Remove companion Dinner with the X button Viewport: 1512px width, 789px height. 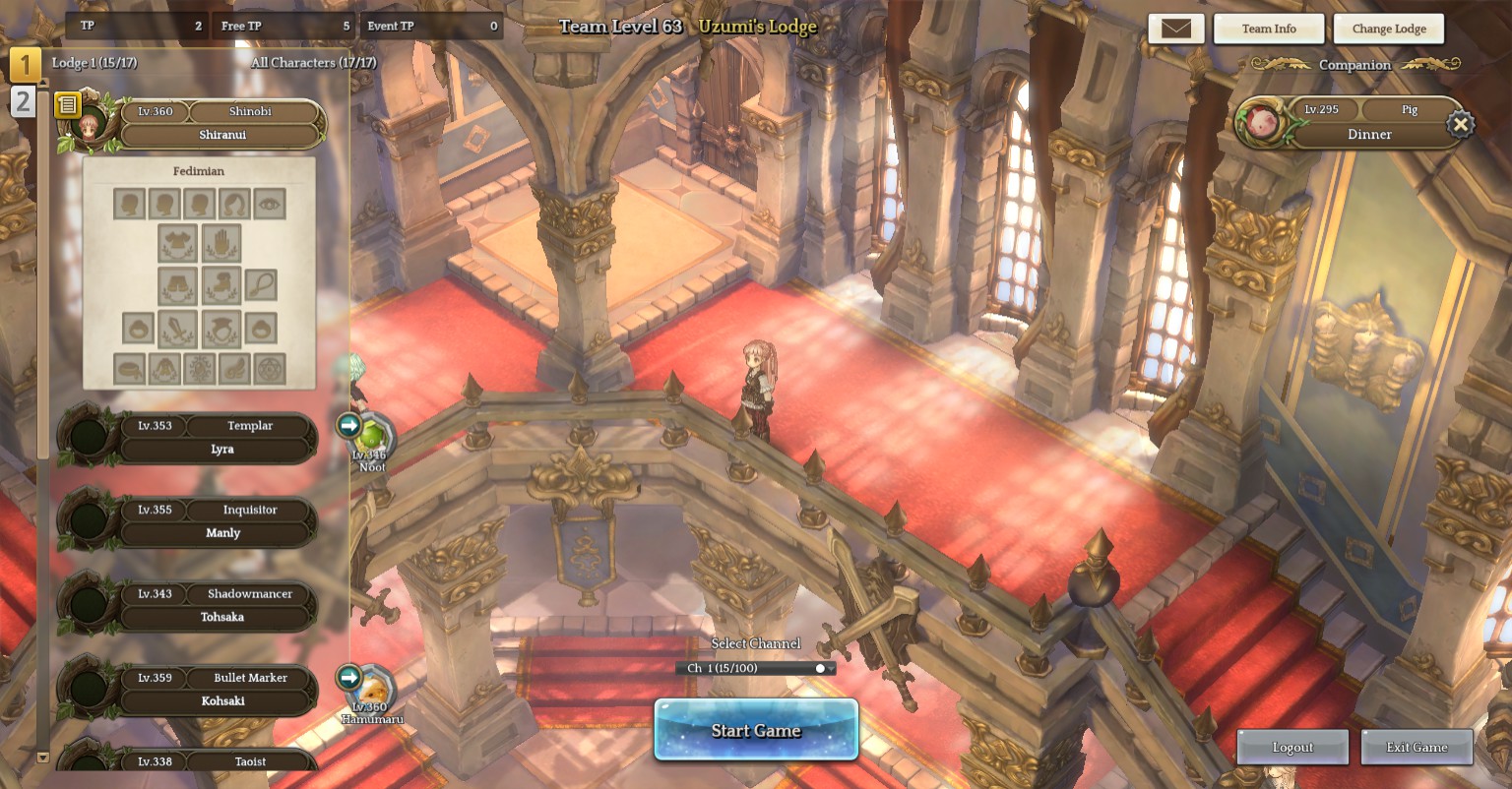coord(1460,124)
